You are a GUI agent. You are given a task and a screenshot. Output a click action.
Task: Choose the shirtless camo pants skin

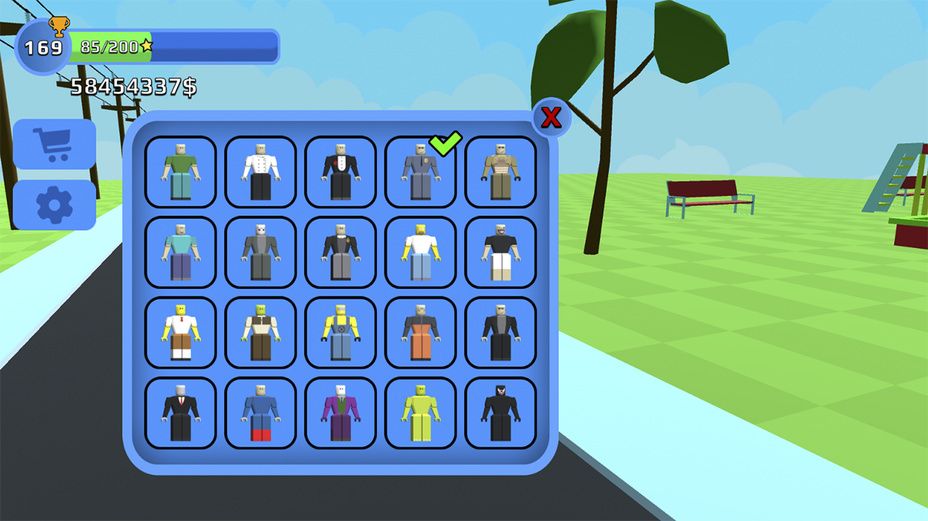coord(501,172)
